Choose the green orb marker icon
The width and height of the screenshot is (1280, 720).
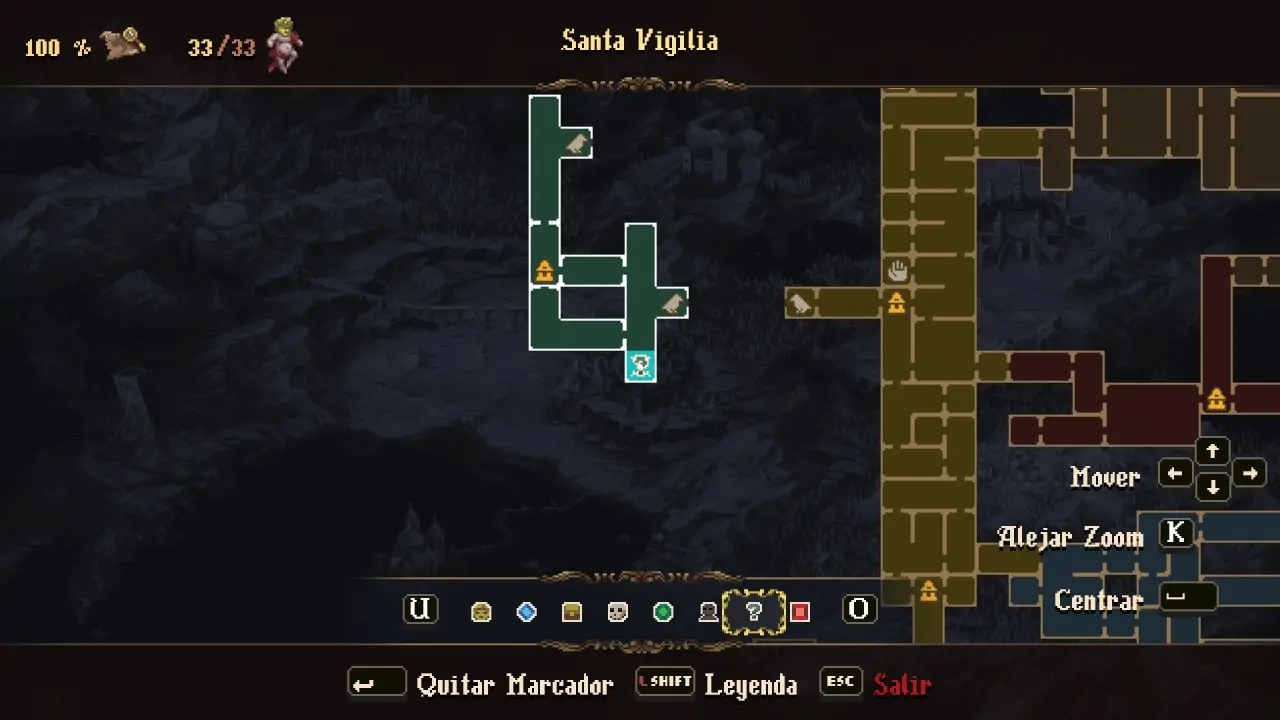[x=663, y=612]
